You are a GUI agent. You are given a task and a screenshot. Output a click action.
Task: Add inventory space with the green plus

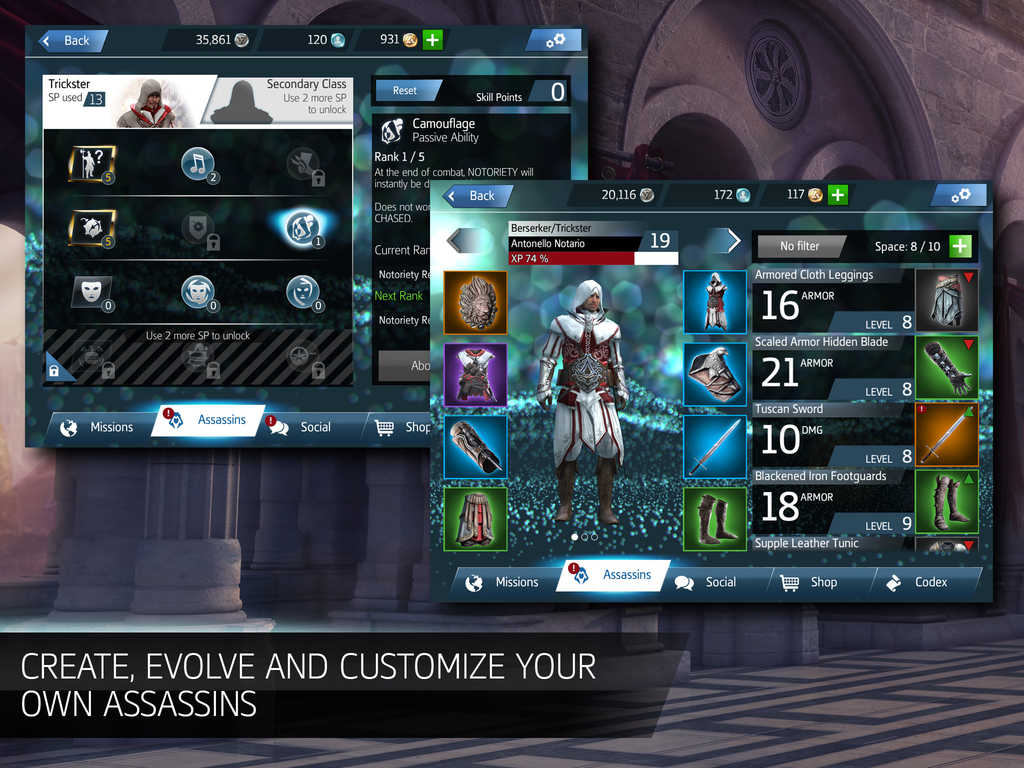pos(959,246)
